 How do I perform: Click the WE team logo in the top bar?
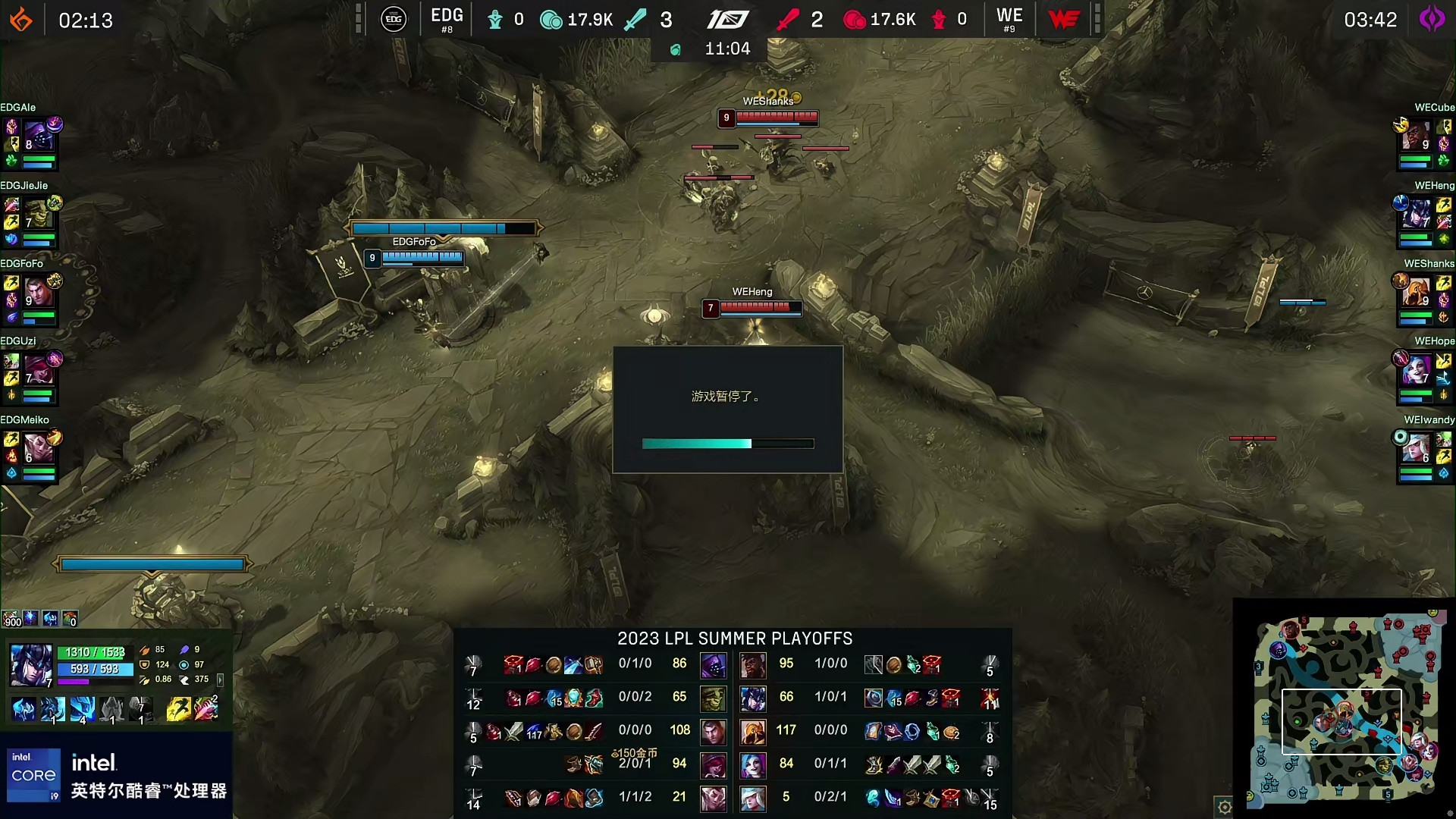coord(1064,19)
